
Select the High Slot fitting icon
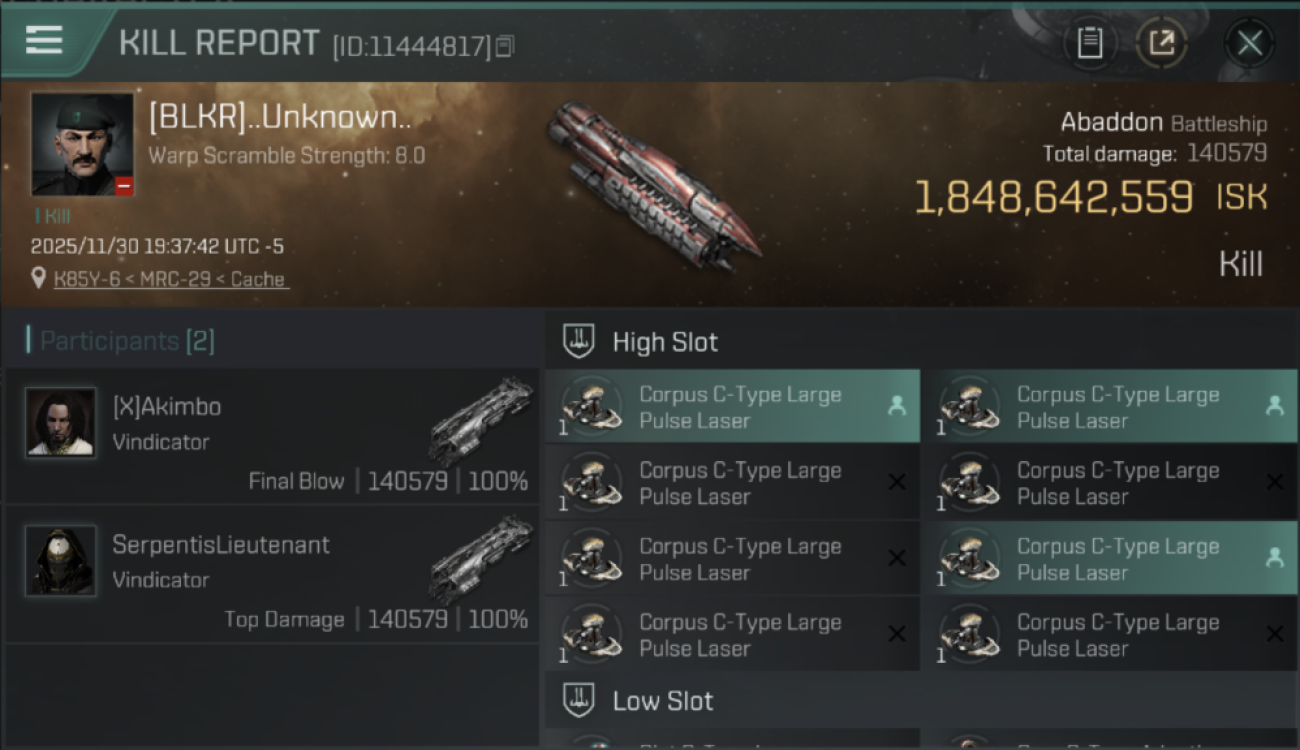(x=576, y=341)
